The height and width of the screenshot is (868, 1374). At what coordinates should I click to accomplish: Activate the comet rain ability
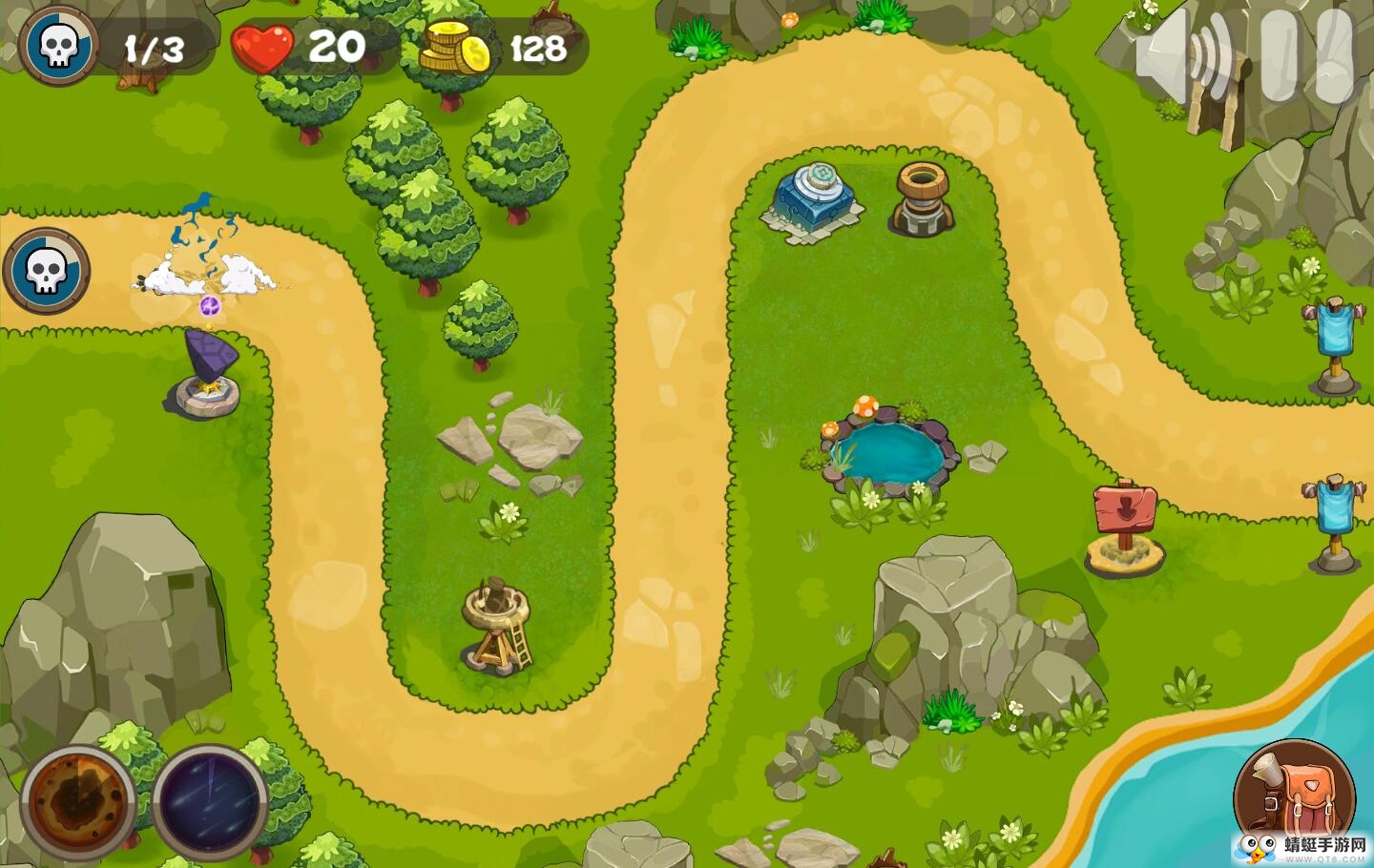point(208,801)
